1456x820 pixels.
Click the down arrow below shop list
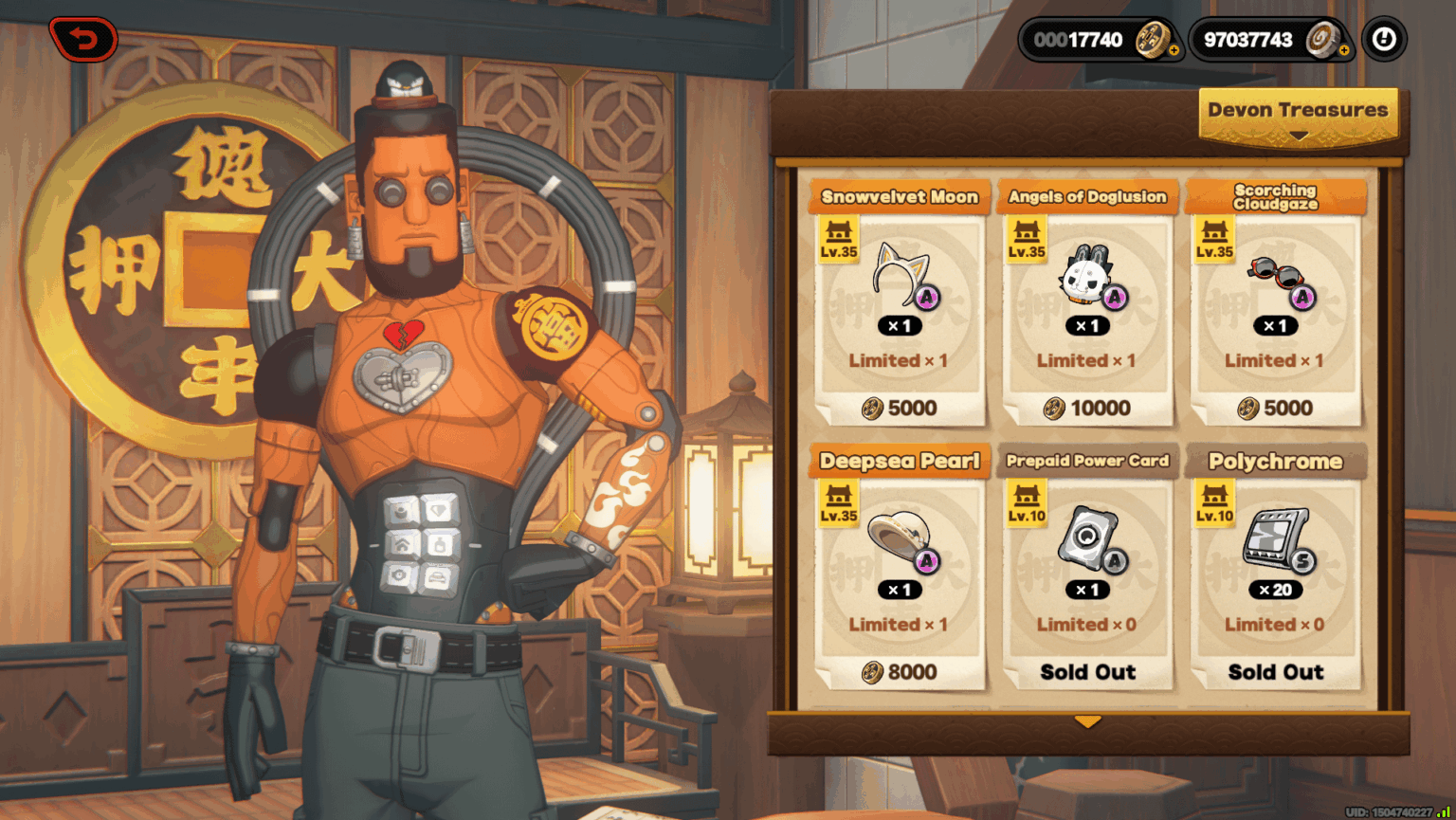(1087, 722)
